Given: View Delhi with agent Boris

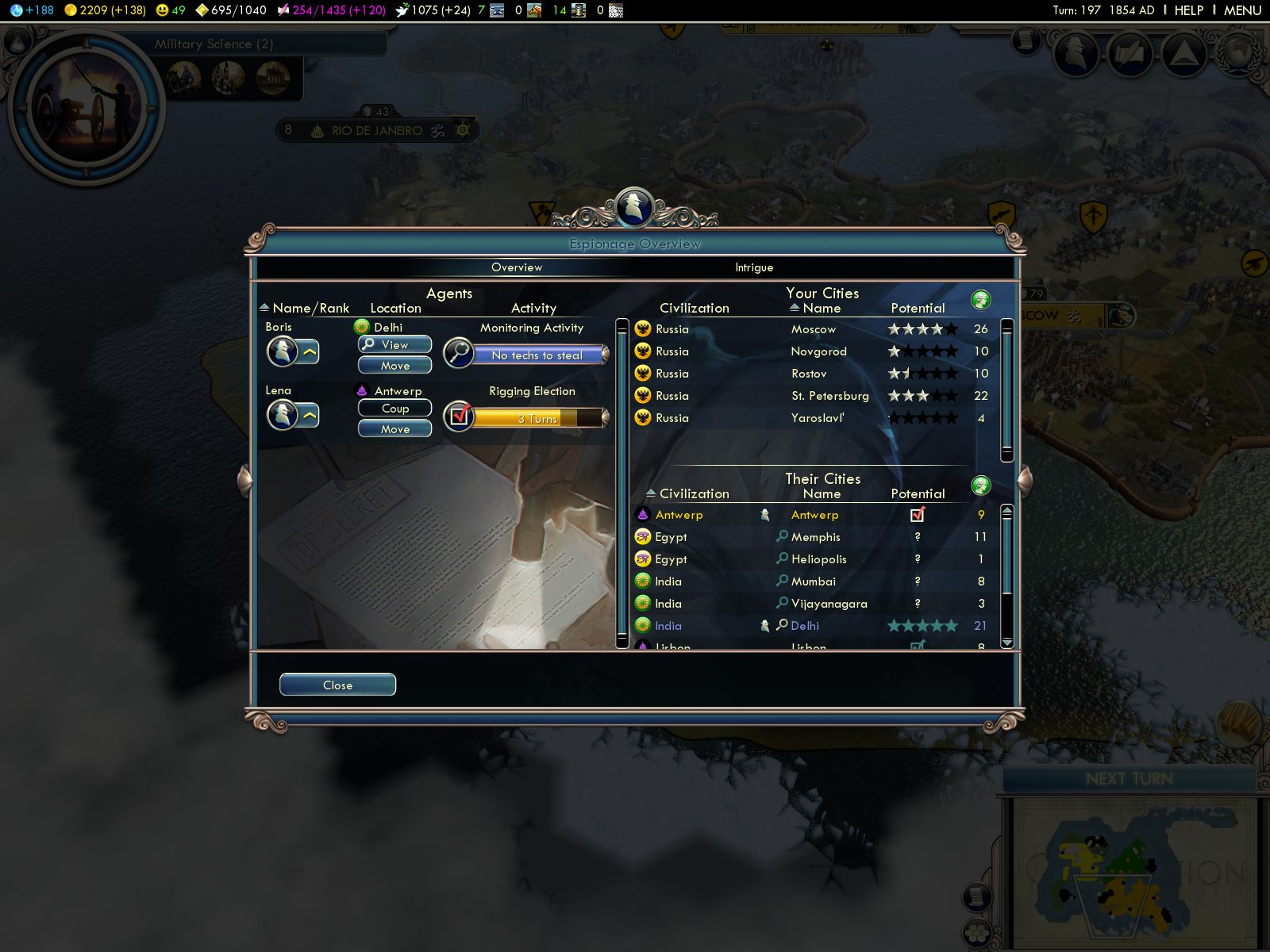Looking at the screenshot, I should click(x=394, y=344).
